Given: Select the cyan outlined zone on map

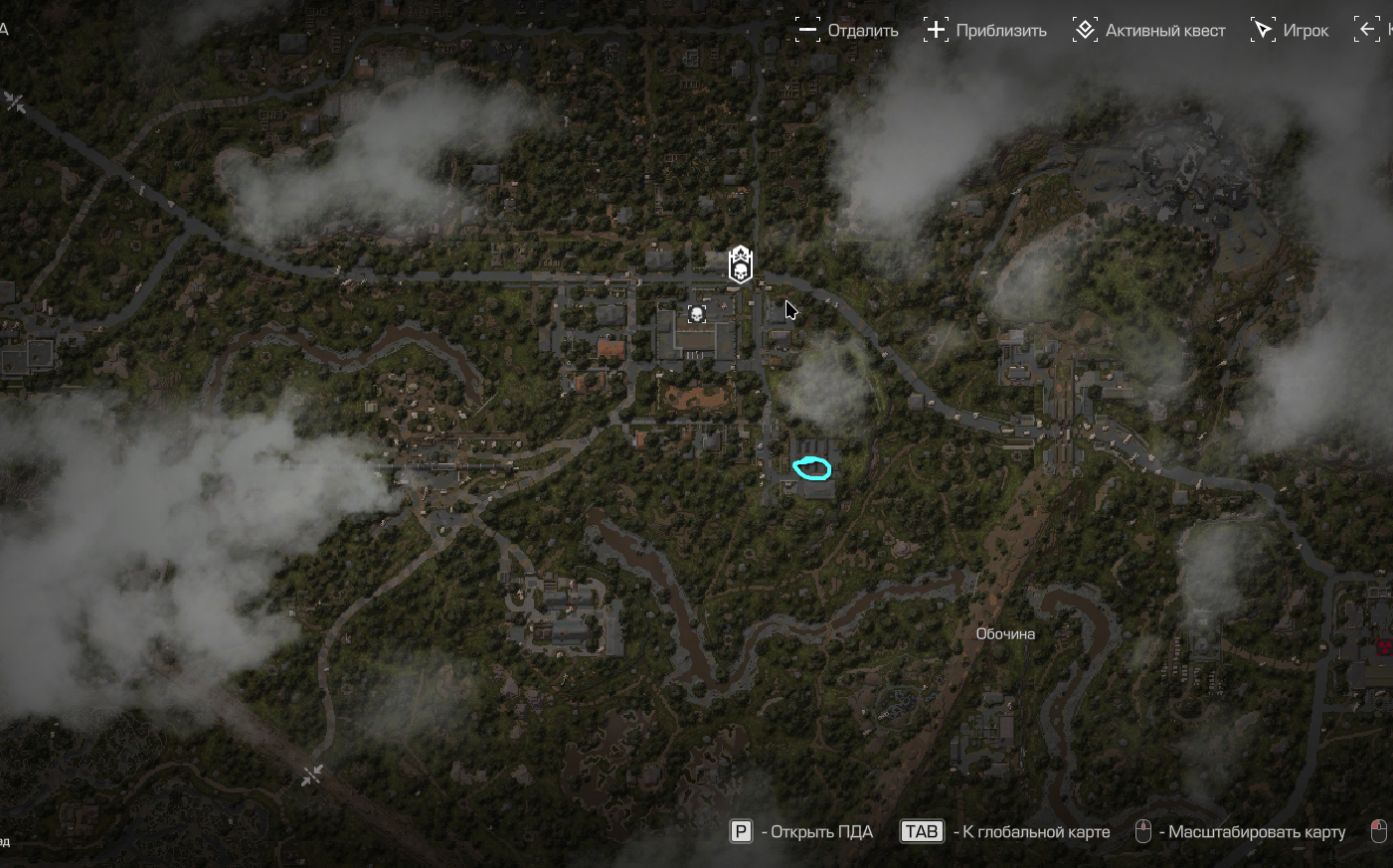Looking at the screenshot, I should [812, 467].
